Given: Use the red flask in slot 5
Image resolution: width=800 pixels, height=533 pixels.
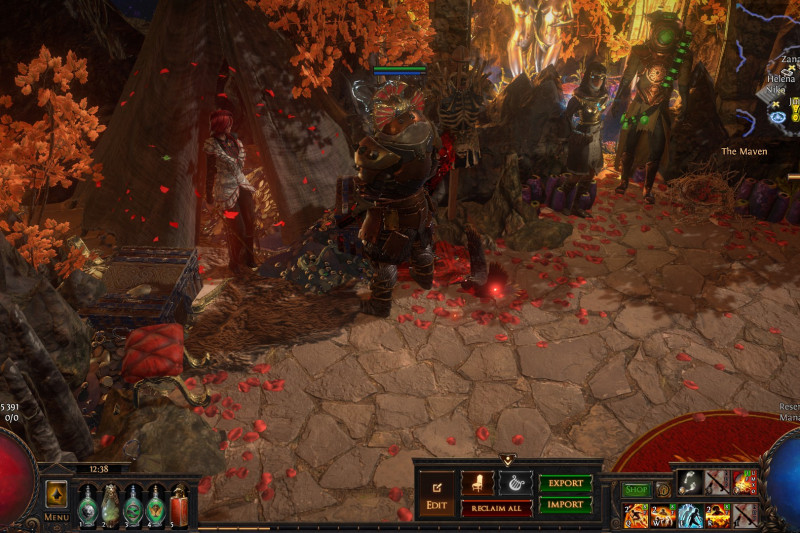Looking at the screenshot, I should click(x=179, y=504).
